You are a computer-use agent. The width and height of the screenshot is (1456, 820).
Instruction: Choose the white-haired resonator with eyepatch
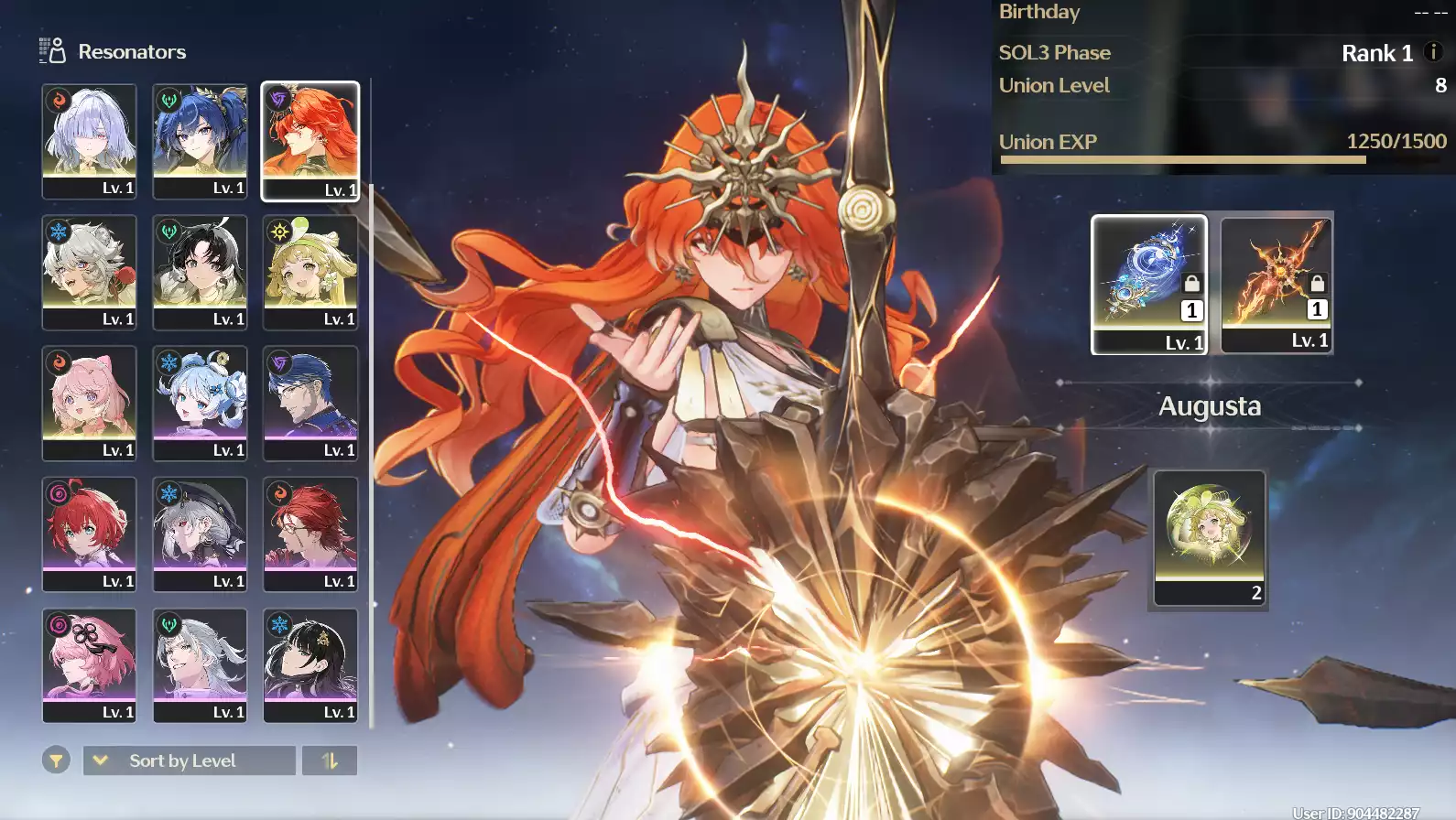click(x=89, y=141)
